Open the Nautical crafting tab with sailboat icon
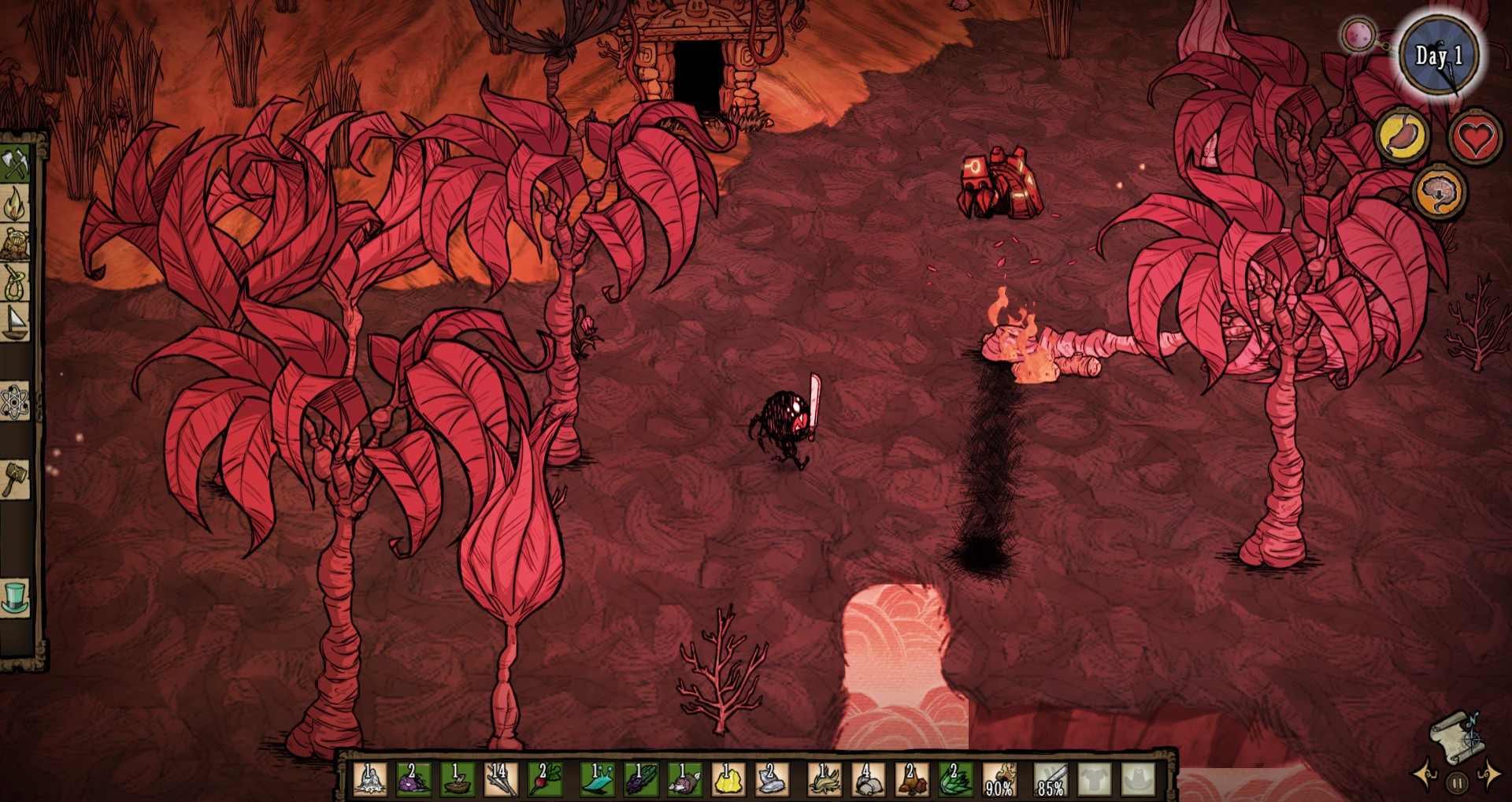 [x=15, y=321]
